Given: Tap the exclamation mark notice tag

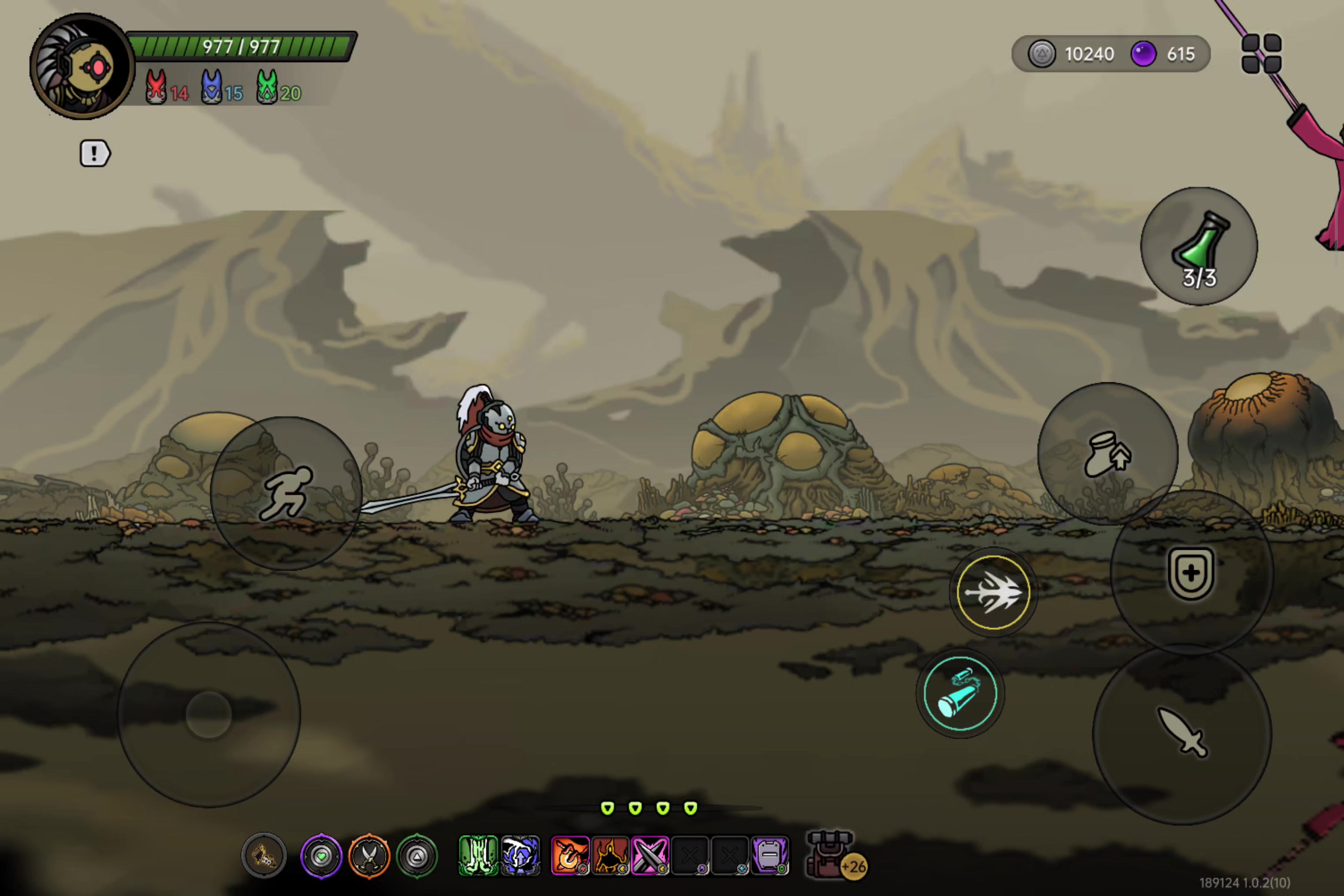Looking at the screenshot, I should coord(94,153).
